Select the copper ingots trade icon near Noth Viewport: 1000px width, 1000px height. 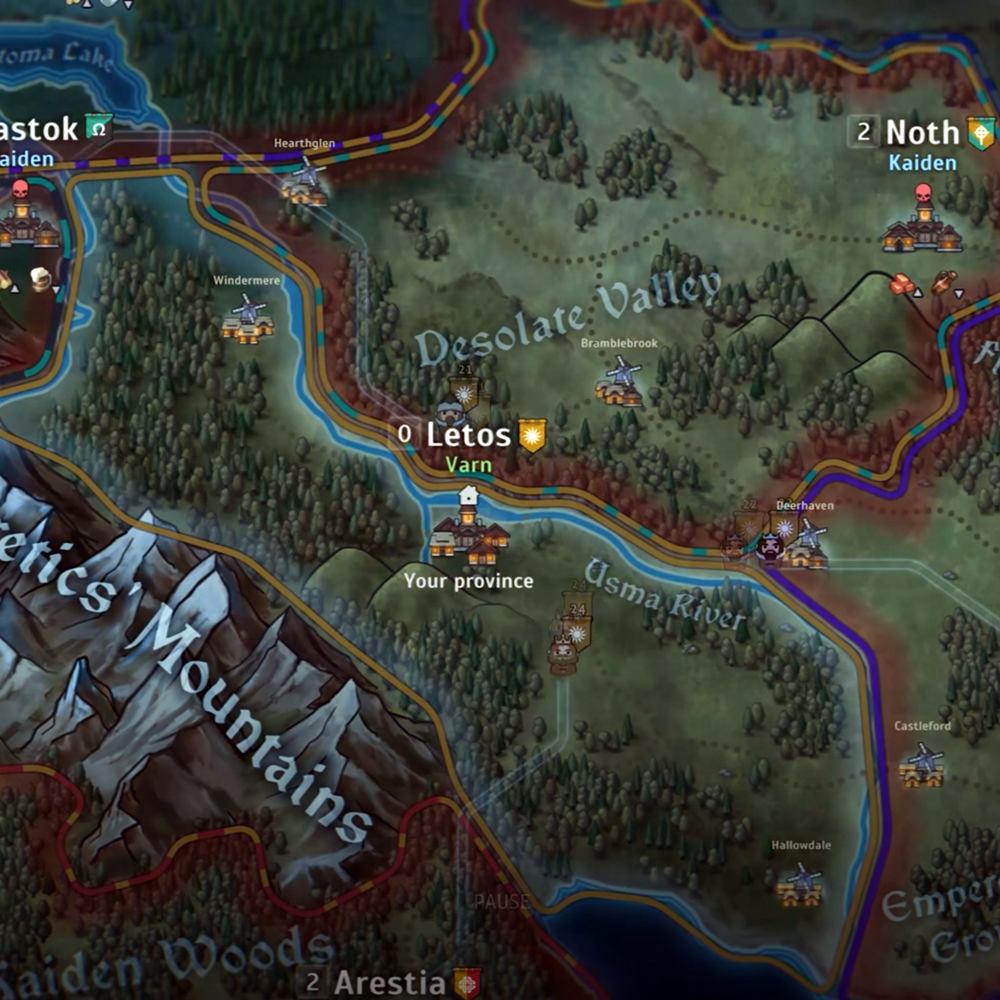[905, 285]
